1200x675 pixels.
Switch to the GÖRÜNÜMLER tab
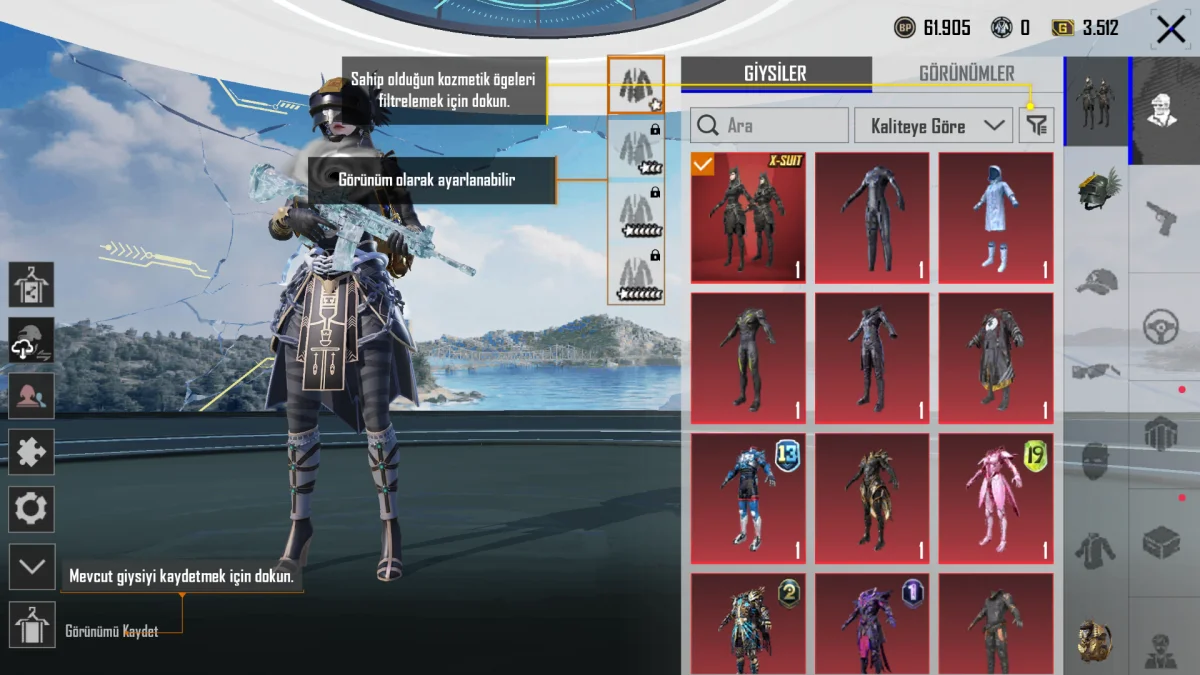966,73
